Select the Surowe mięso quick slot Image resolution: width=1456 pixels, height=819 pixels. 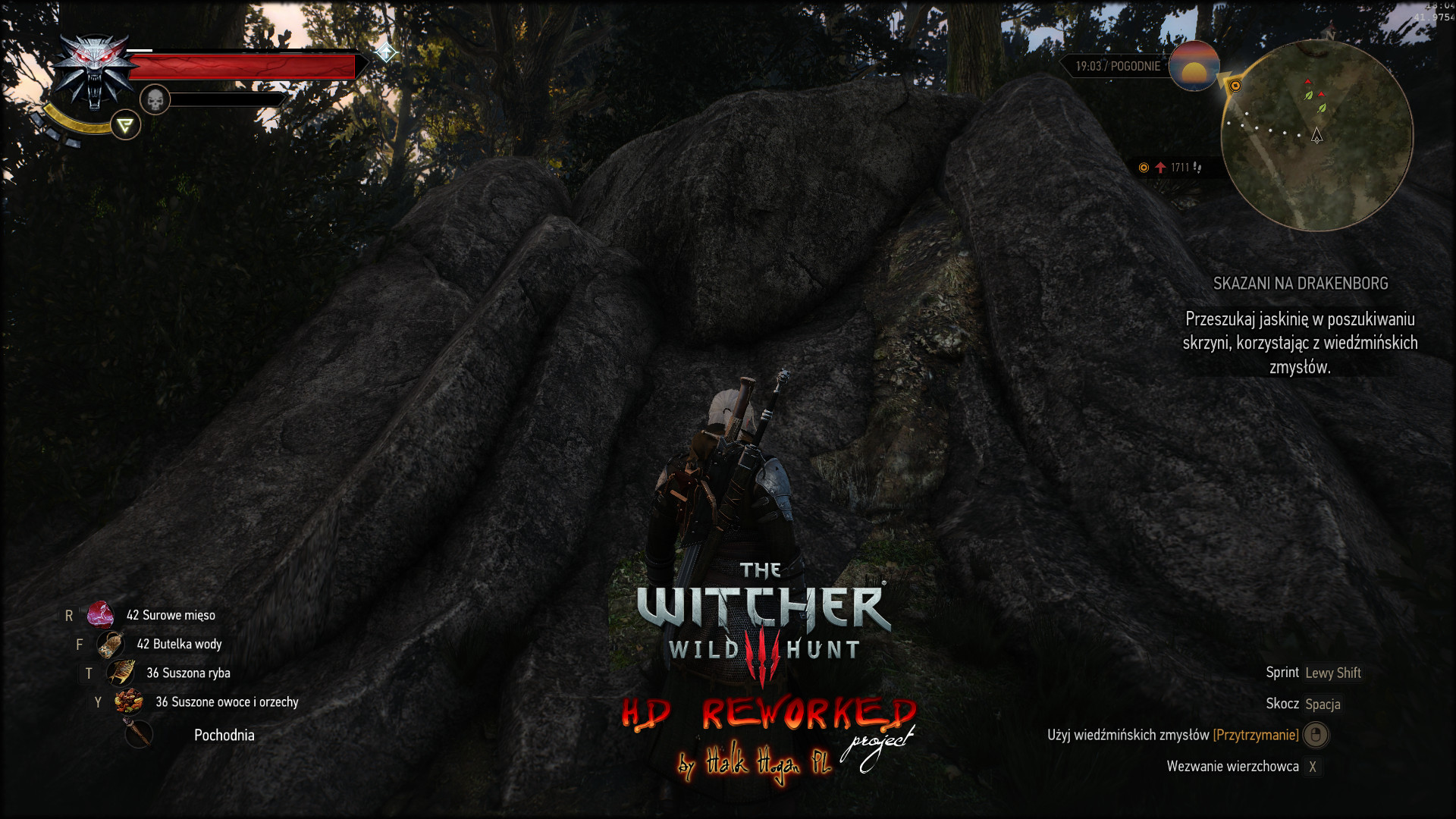coord(100,615)
